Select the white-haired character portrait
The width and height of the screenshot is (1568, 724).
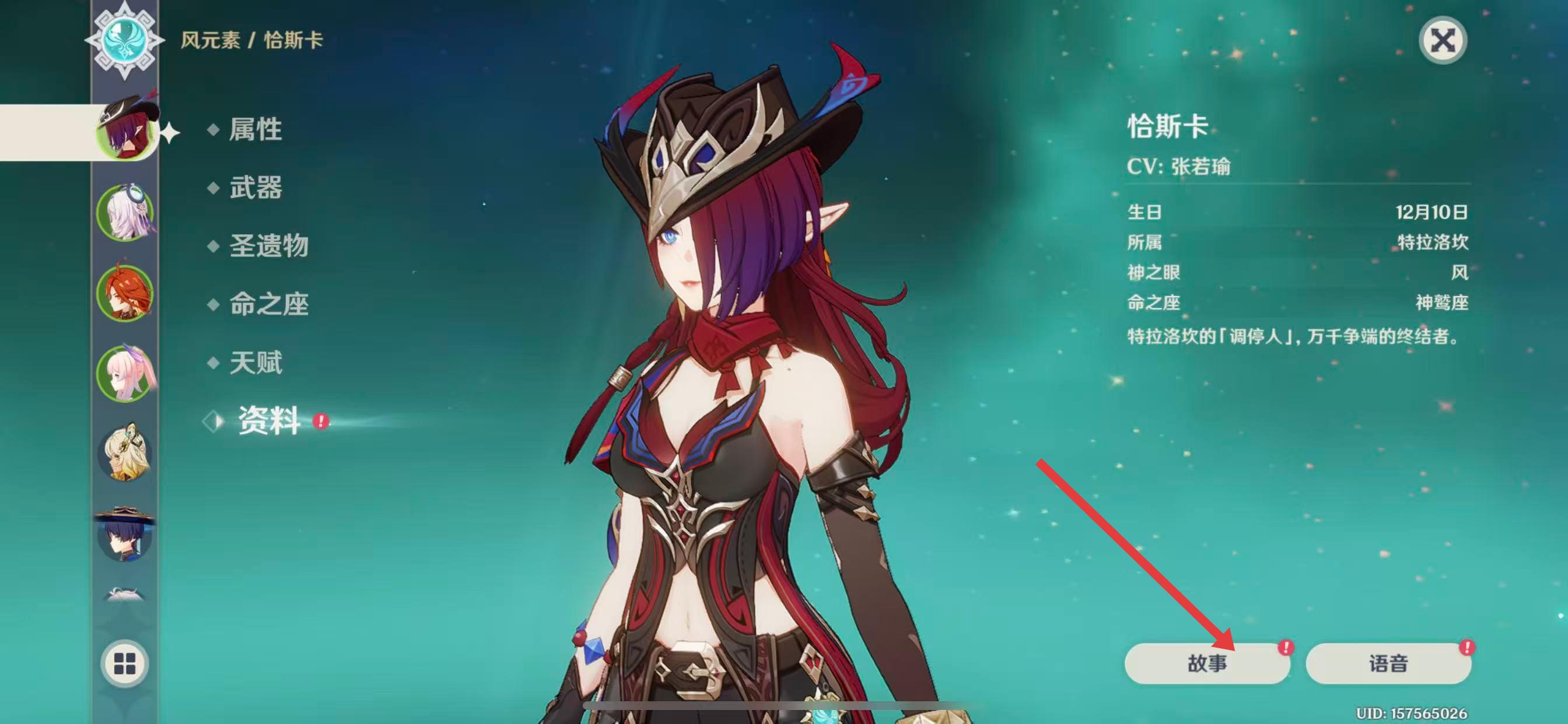pos(125,212)
